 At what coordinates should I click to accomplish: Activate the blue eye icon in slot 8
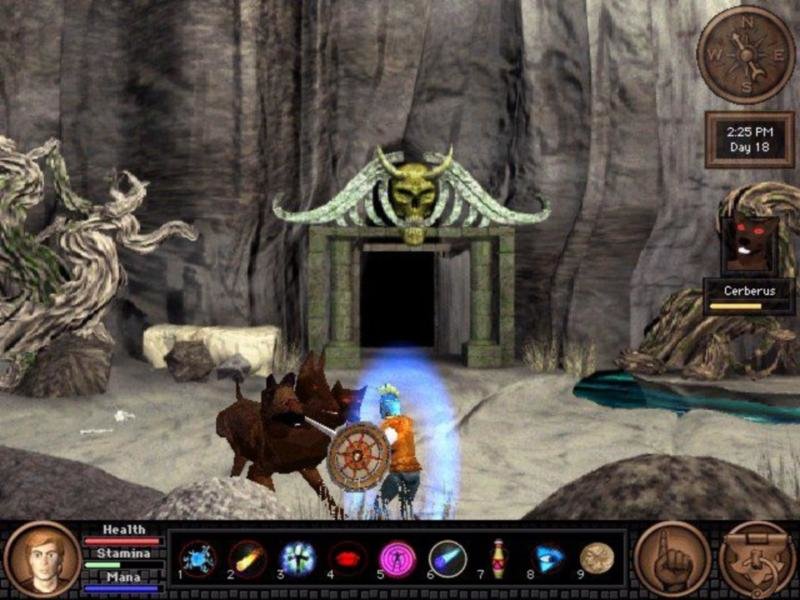(547, 558)
